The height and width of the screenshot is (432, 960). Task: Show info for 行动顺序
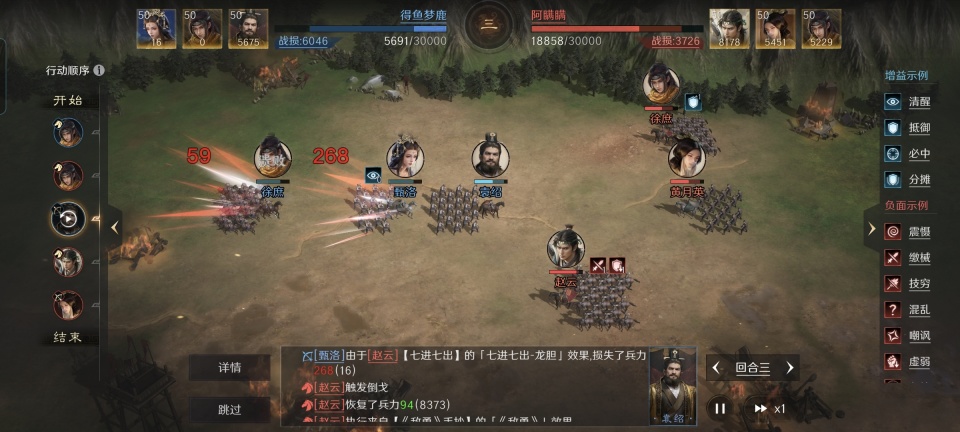click(x=99, y=71)
